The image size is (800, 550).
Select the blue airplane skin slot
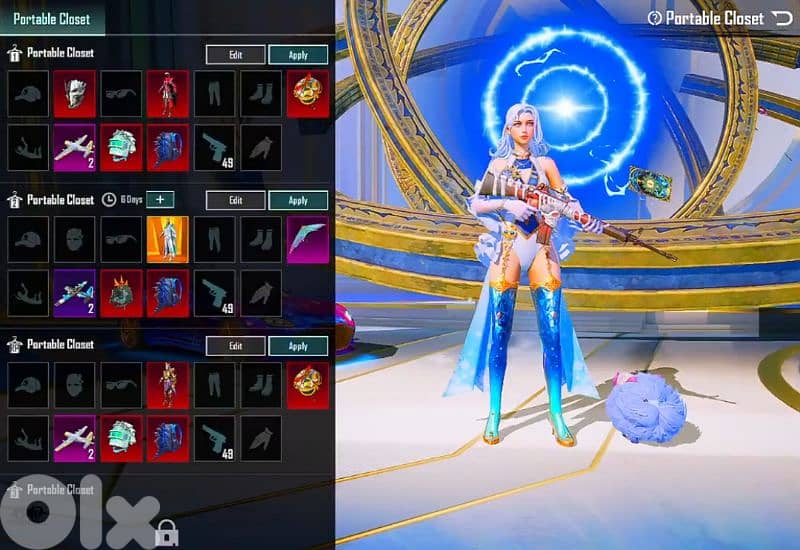point(75,291)
